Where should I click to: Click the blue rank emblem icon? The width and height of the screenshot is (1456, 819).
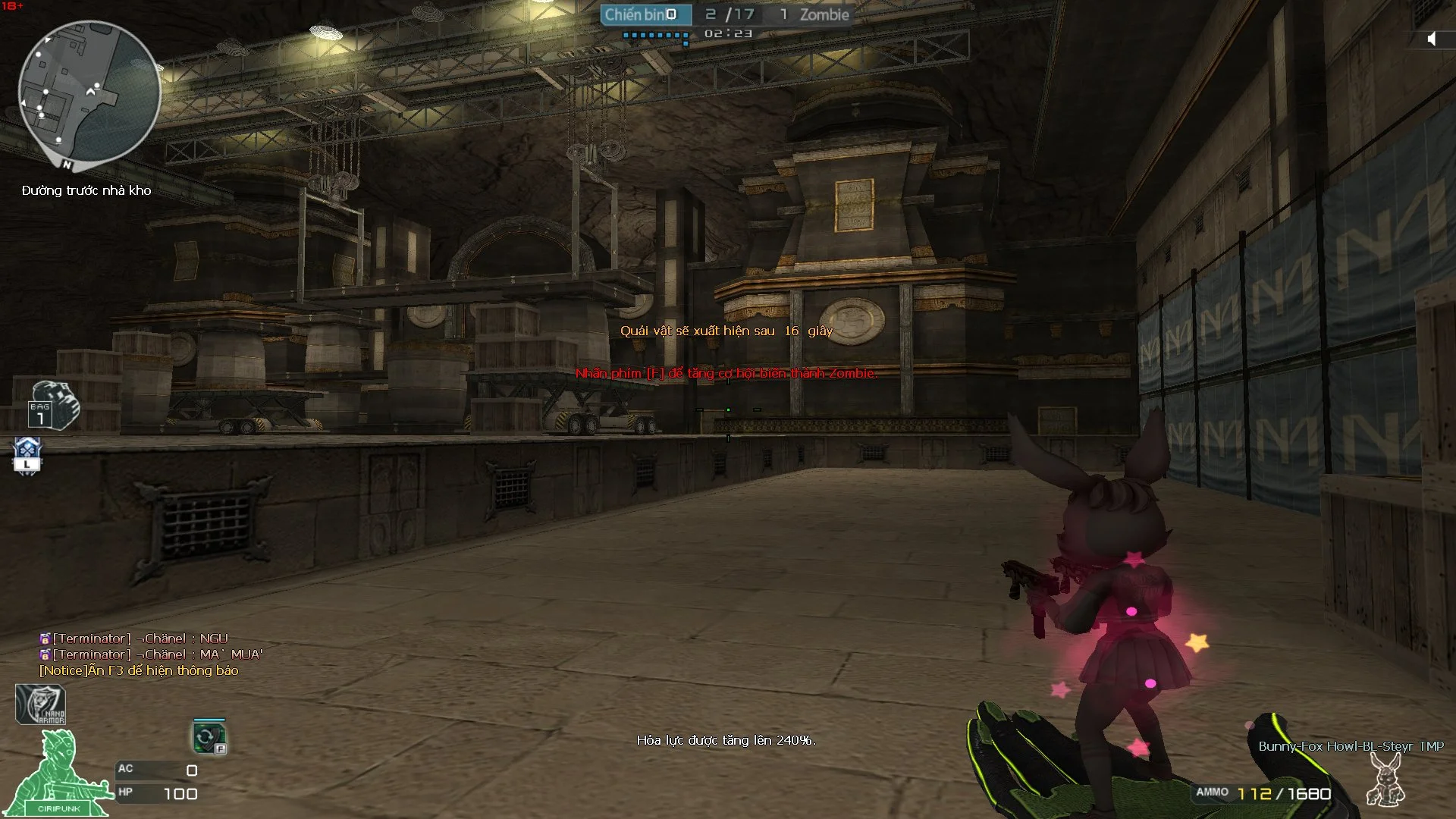point(27,456)
